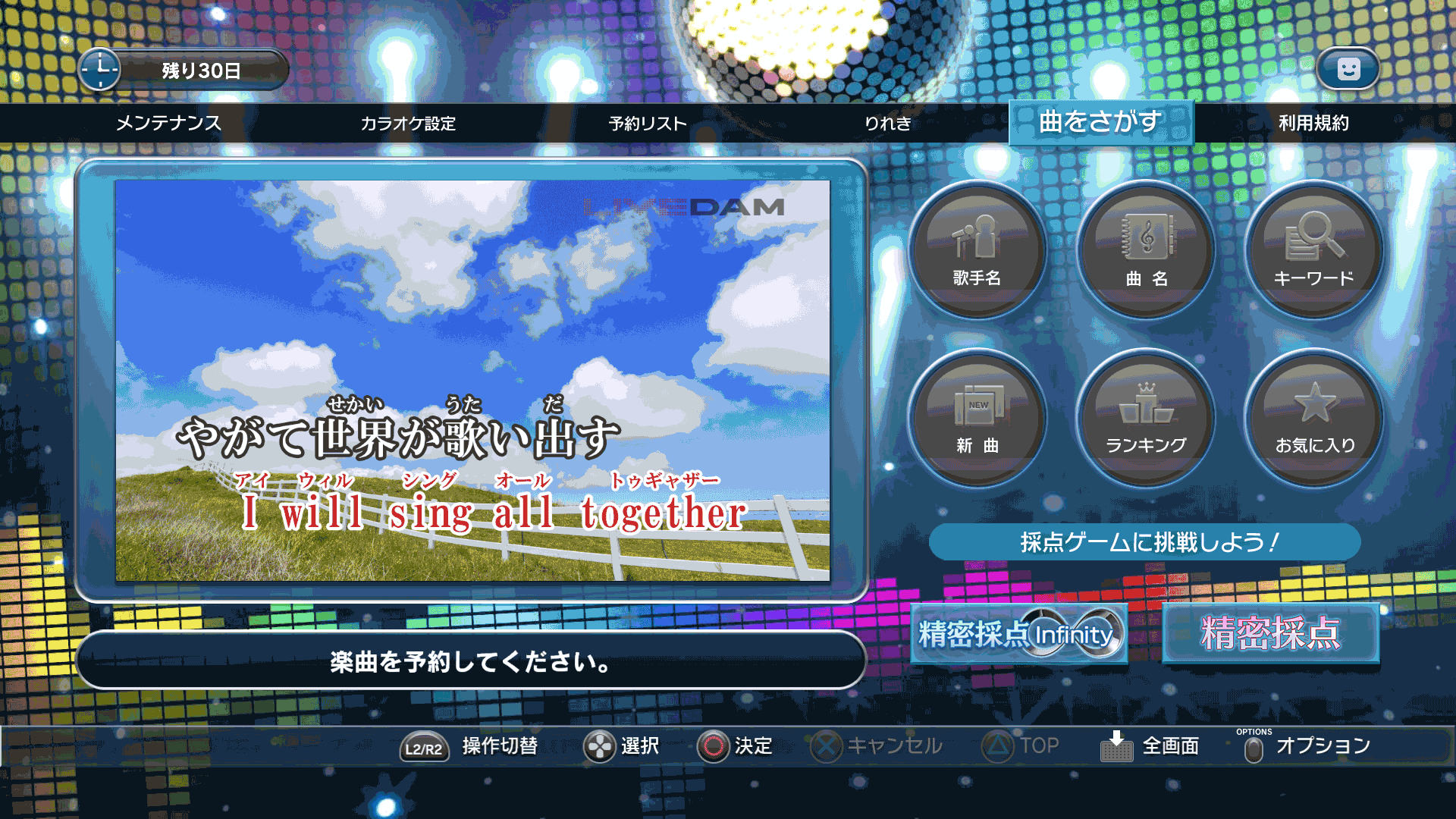Open the 歌手名 artist name search
This screenshot has height=819, width=1456.
978,250
